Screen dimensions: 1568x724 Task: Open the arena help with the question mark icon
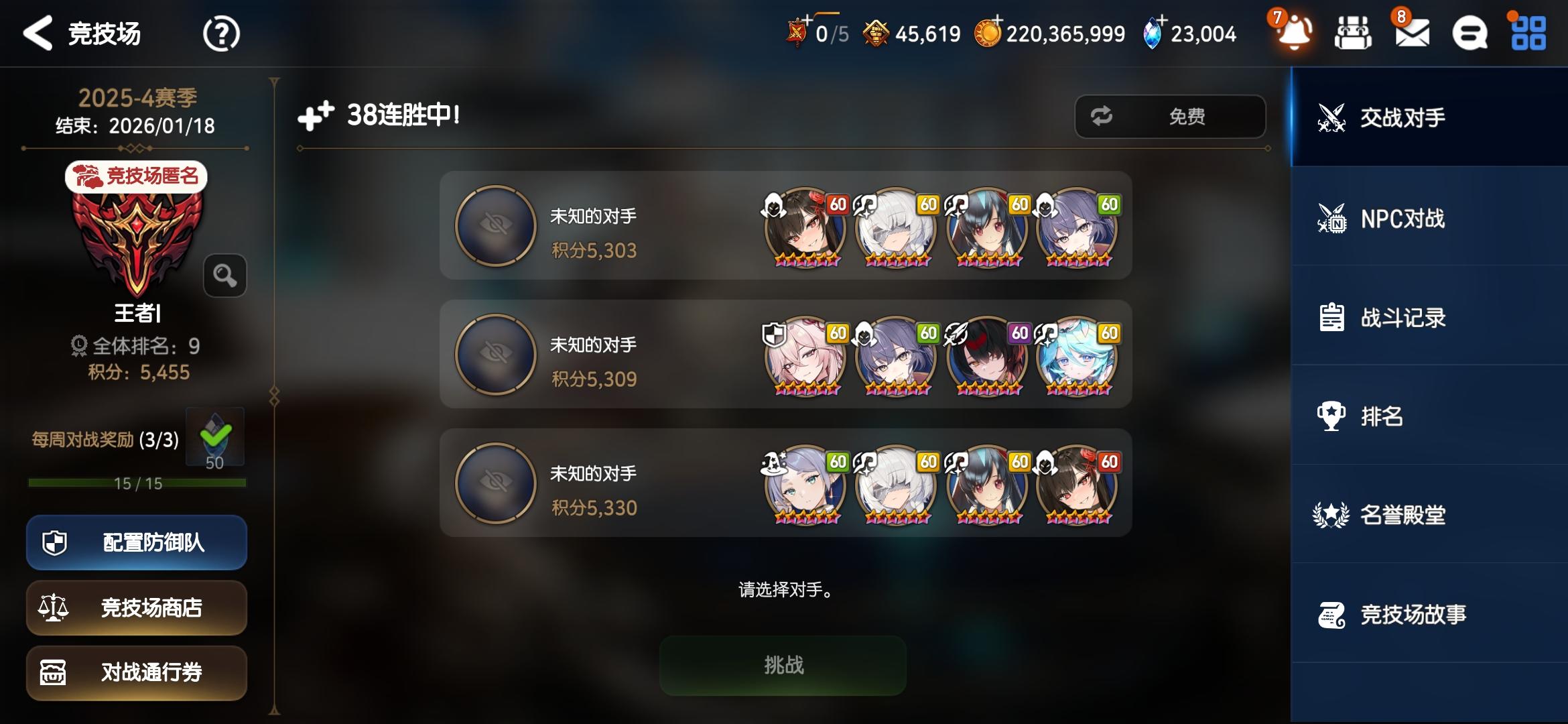222,33
